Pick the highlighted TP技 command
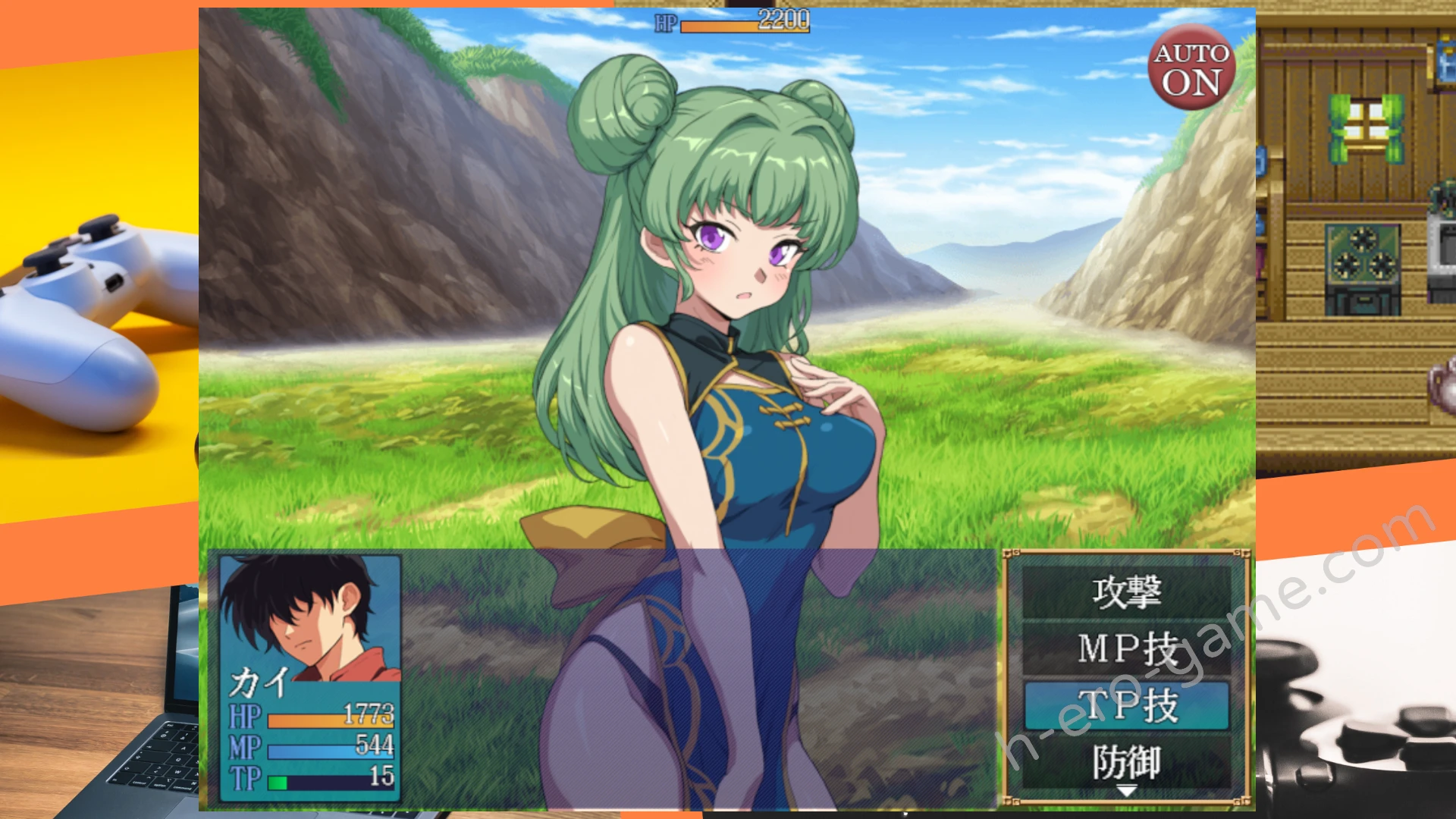1456x819 pixels. coord(1126,705)
